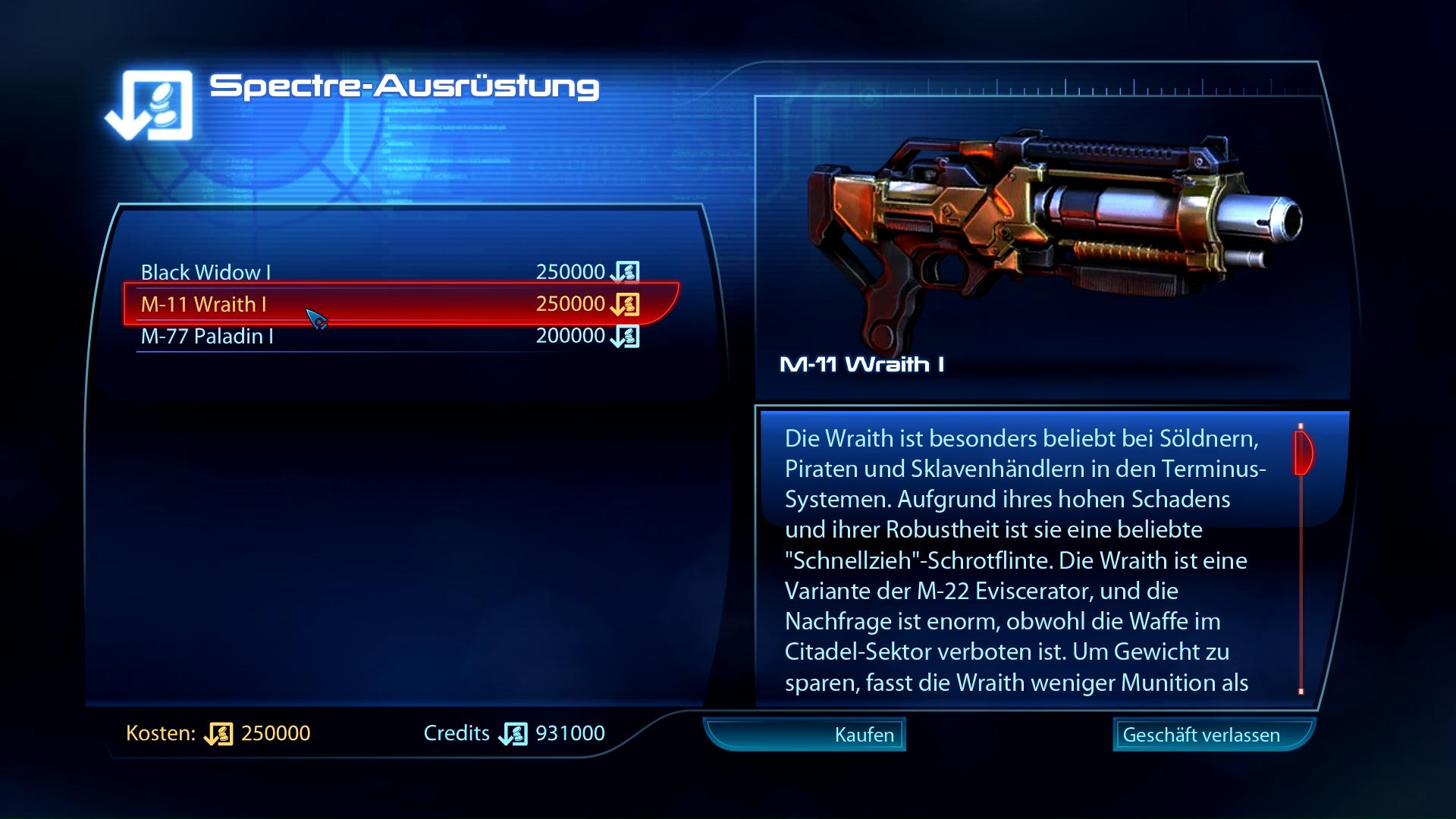Click the Kaufen button to buy
1456x819 pixels.
[x=805, y=734]
